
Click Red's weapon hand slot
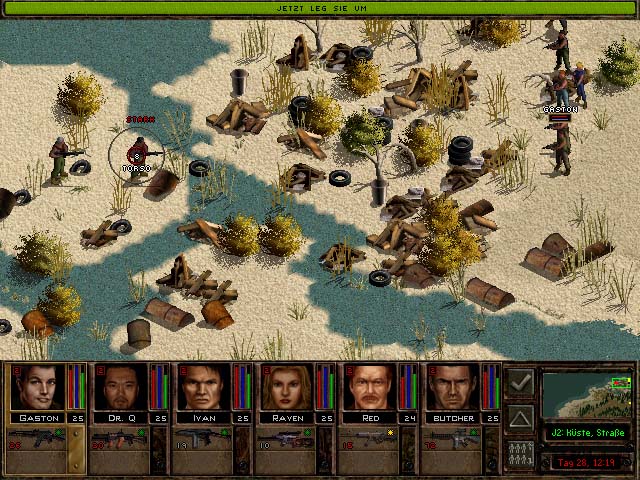[x=366, y=439]
